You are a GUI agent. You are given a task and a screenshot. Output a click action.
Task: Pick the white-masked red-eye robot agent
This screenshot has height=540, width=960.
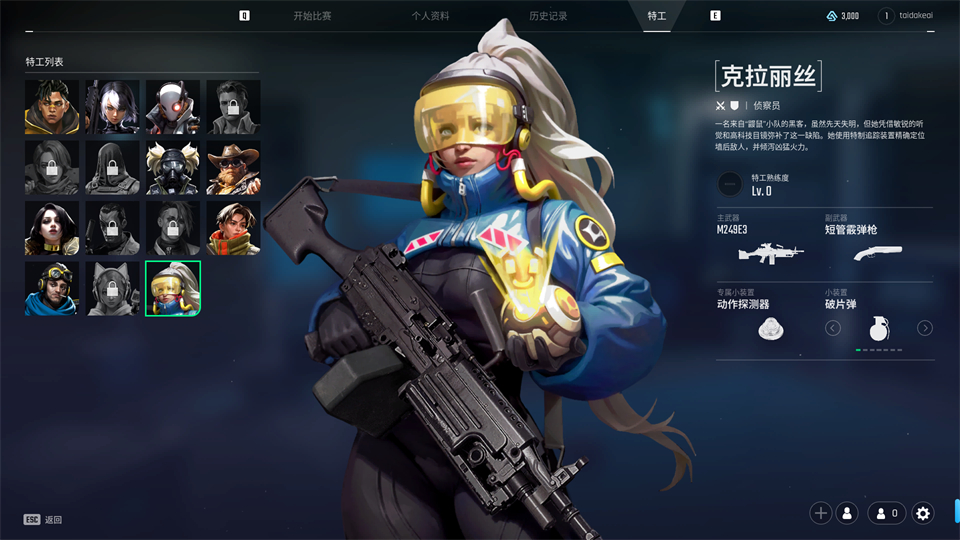click(173, 107)
